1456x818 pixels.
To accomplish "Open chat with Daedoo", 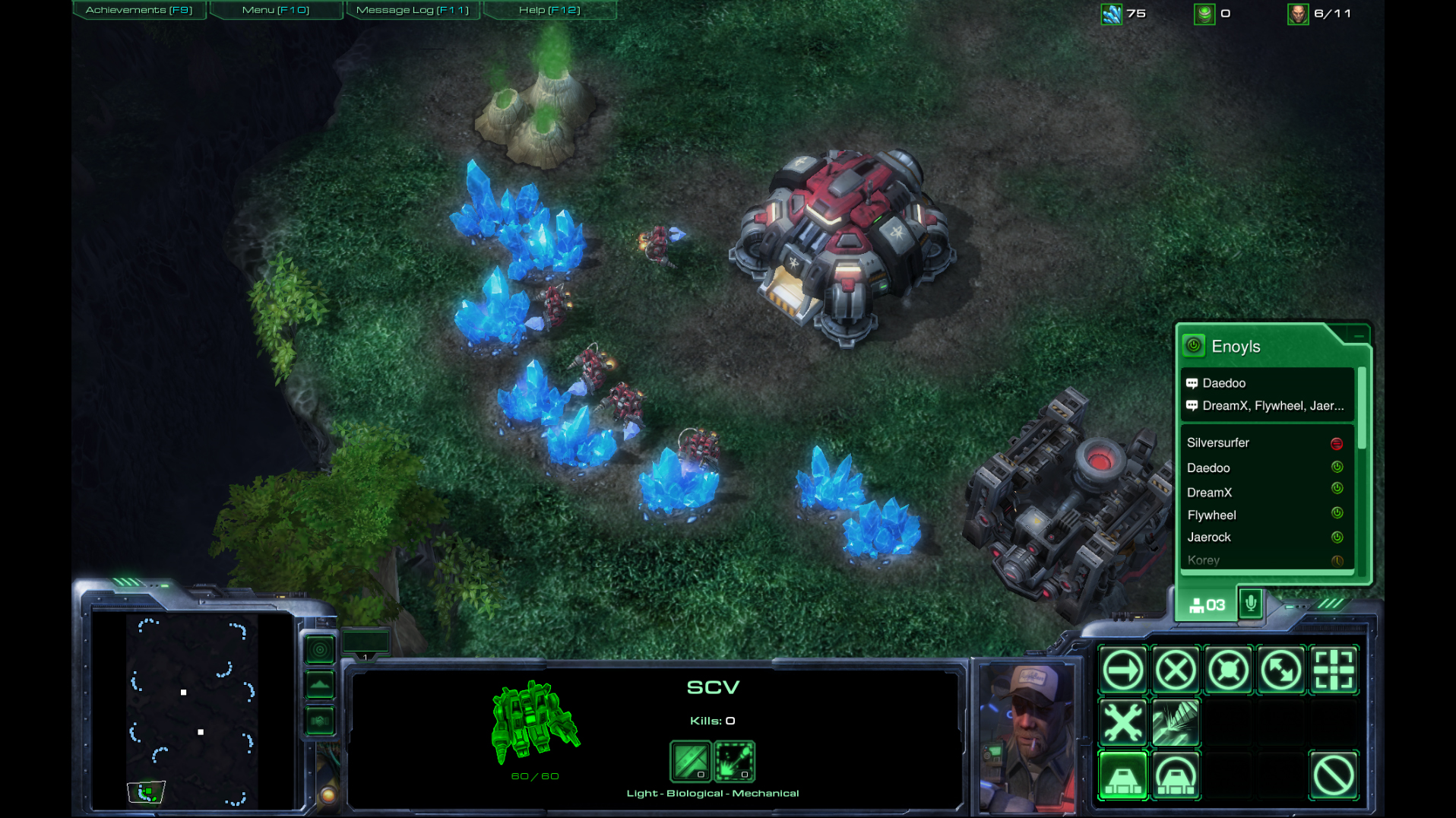I will [x=1223, y=383].
